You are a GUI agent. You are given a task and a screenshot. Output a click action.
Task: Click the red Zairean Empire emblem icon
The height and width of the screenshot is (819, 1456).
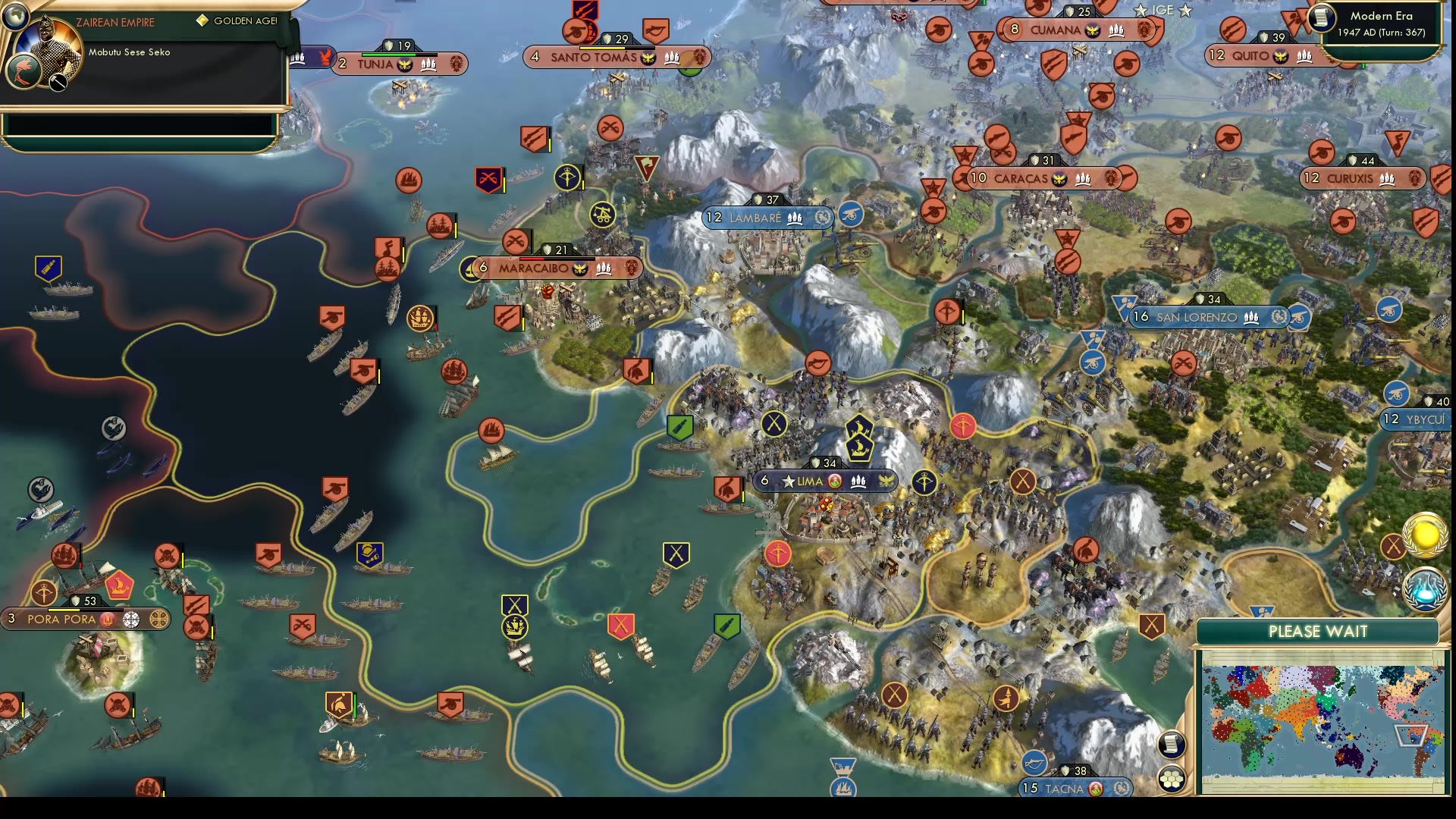click(24, 72)
